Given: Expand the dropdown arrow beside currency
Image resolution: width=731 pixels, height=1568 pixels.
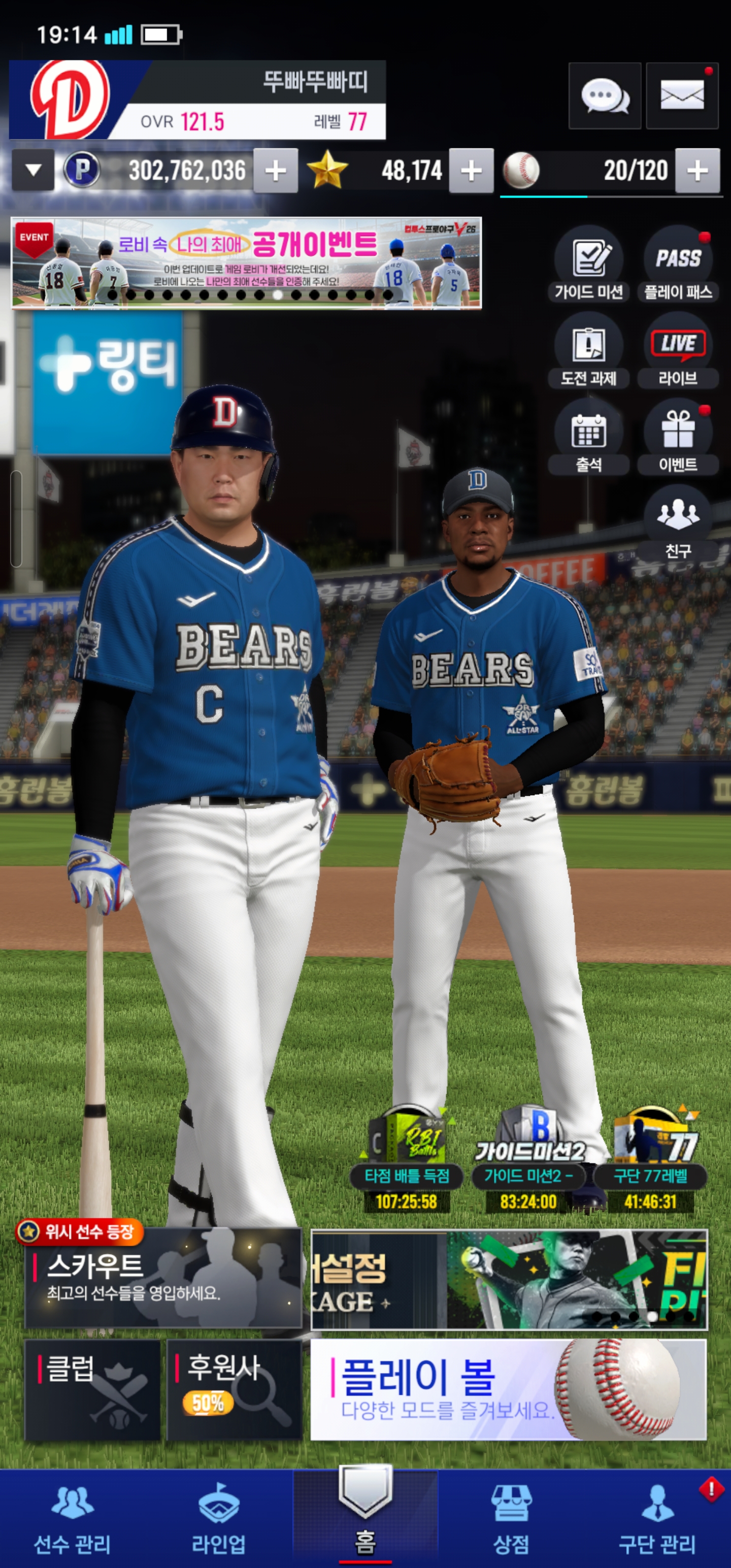Looking at the screenshot, I should [x=34, y=171].
